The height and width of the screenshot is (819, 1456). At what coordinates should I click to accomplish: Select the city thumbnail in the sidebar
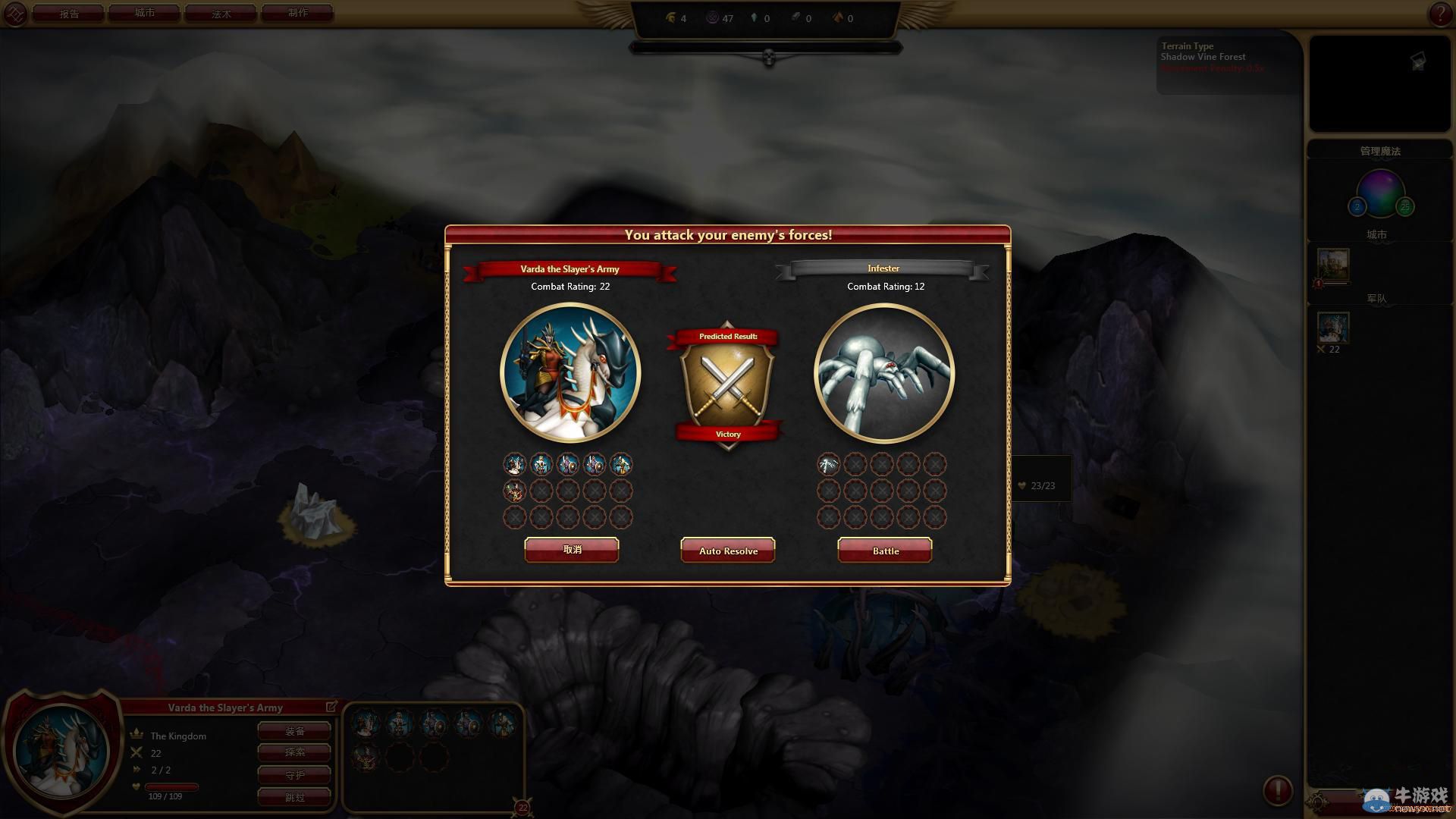(1332, 265)
